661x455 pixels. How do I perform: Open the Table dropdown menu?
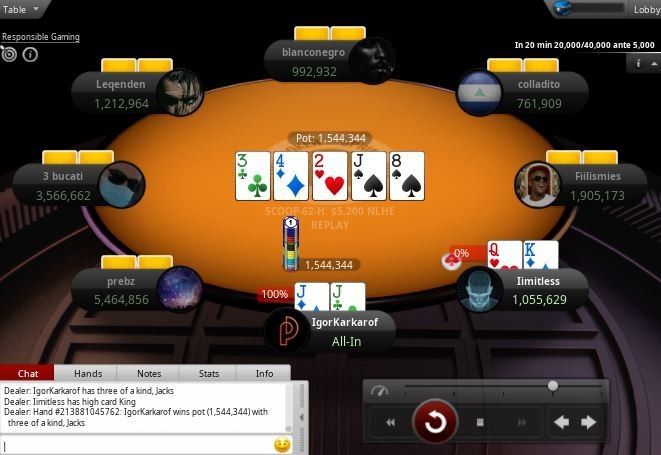click(24, 8)
